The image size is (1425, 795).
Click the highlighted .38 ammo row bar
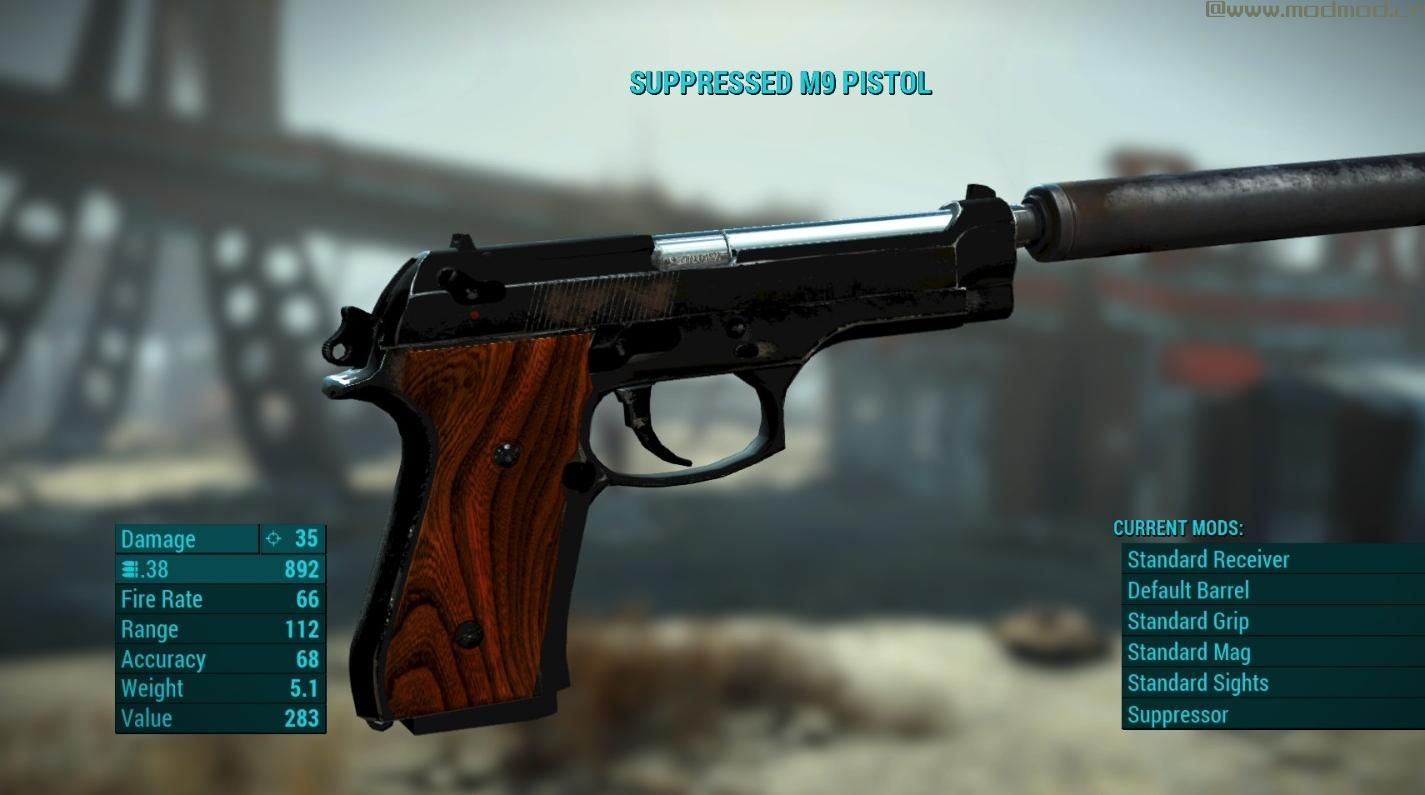click(220, 568)
